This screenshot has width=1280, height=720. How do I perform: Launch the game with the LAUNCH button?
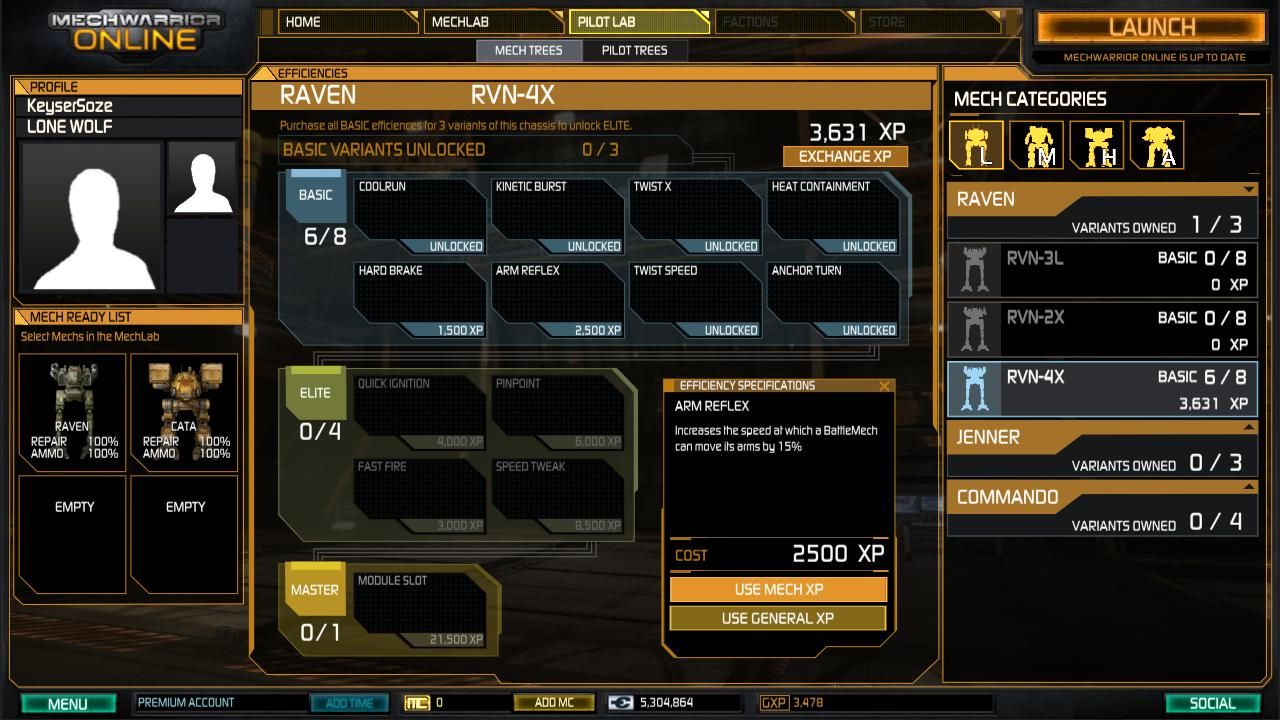(1151, 27)
